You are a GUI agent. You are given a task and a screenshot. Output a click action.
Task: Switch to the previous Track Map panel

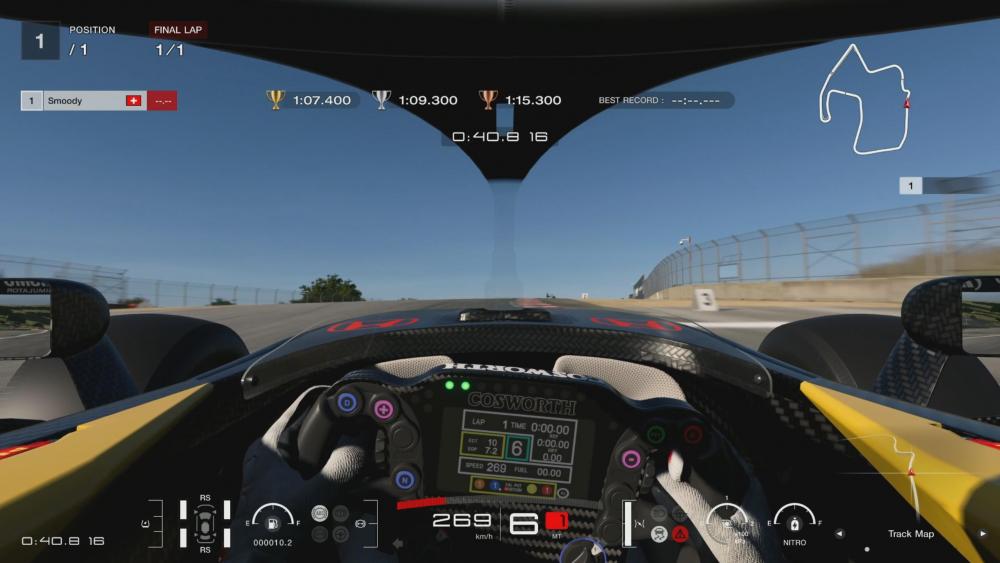(839, 534)
